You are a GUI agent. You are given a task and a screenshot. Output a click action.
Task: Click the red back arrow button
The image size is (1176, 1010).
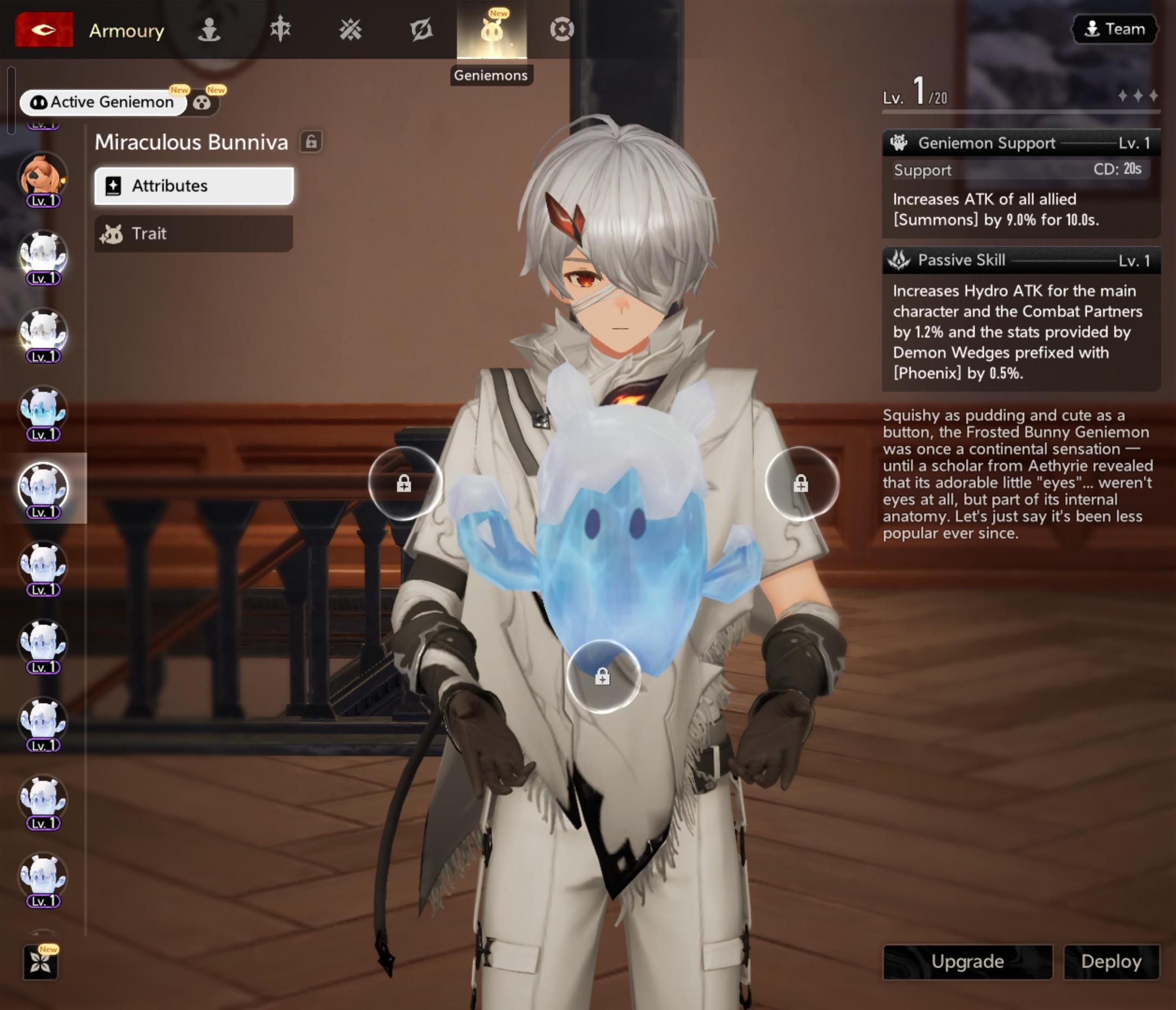coord(44,29)
